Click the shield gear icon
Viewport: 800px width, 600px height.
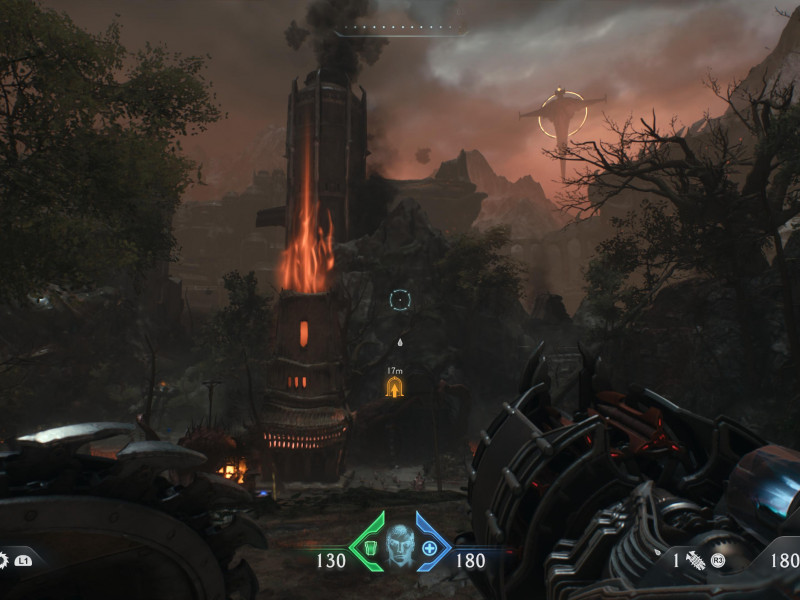click(x=3, y=560)
